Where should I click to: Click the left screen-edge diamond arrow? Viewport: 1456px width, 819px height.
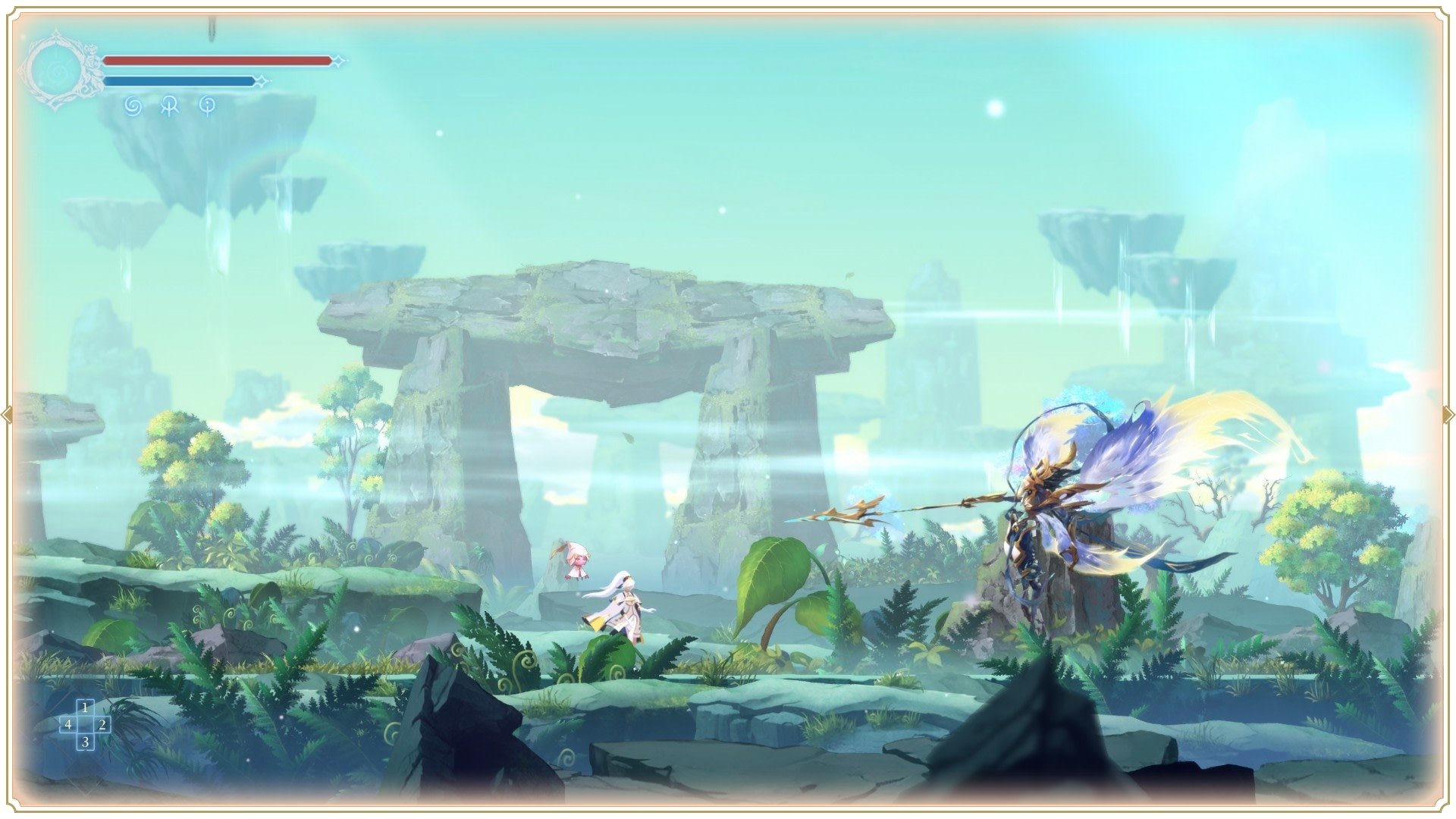pyautogui.click(x=8, y=413)
